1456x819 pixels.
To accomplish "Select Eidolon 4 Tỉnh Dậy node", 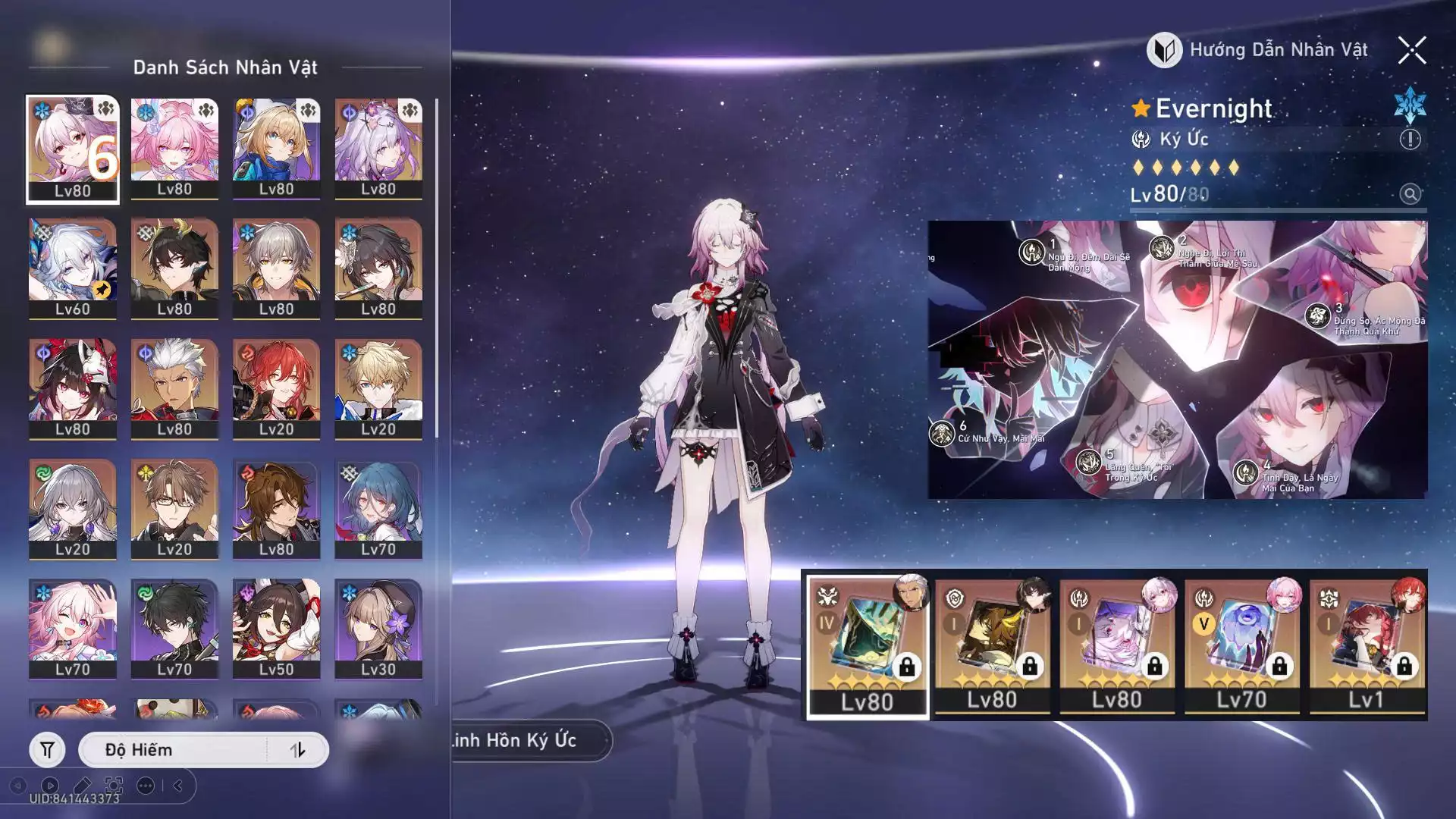I will point(1246,472).
